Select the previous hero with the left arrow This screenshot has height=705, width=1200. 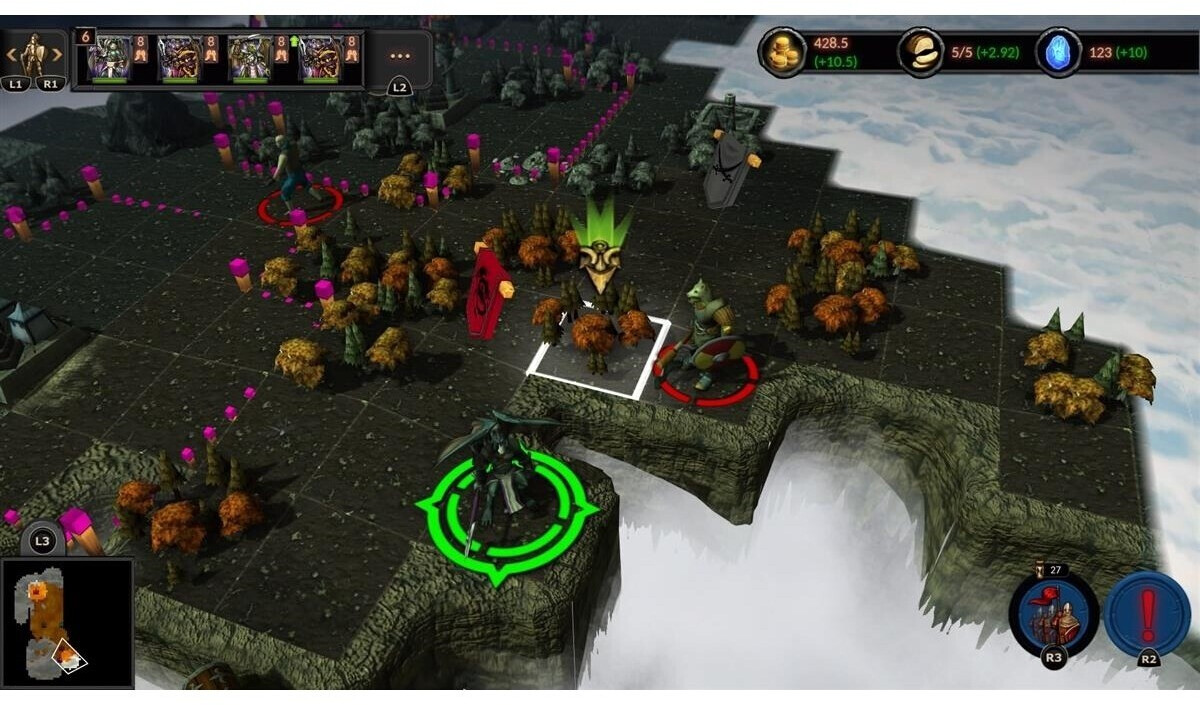point(11,55)
